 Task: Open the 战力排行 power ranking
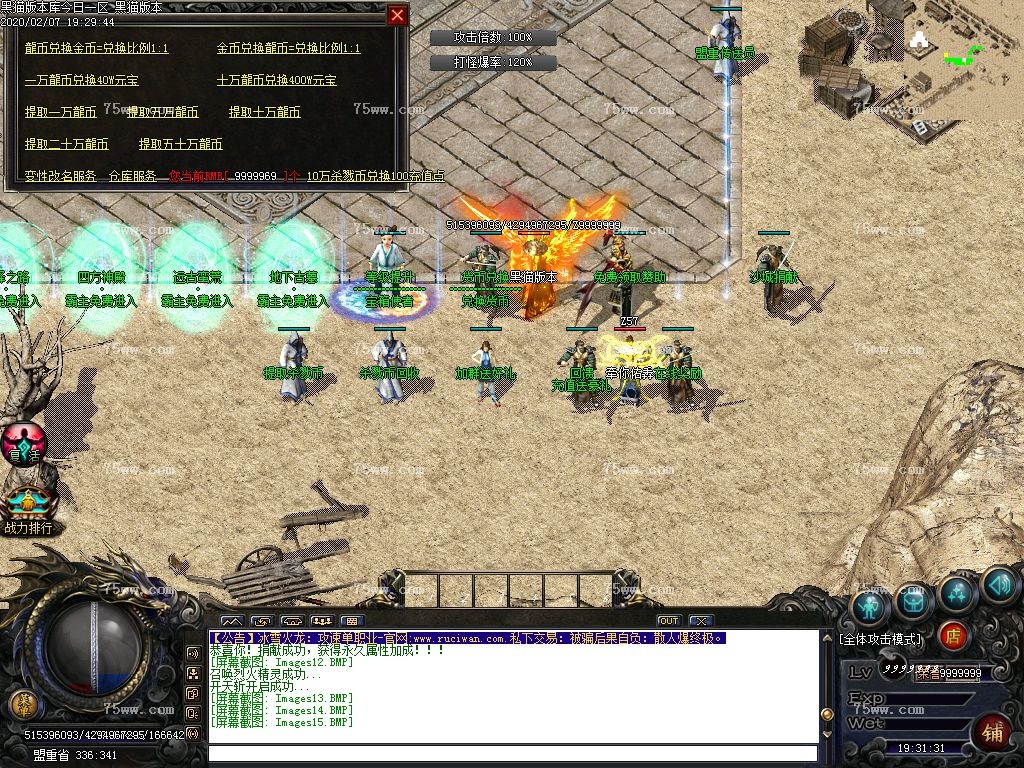point(28,510)
